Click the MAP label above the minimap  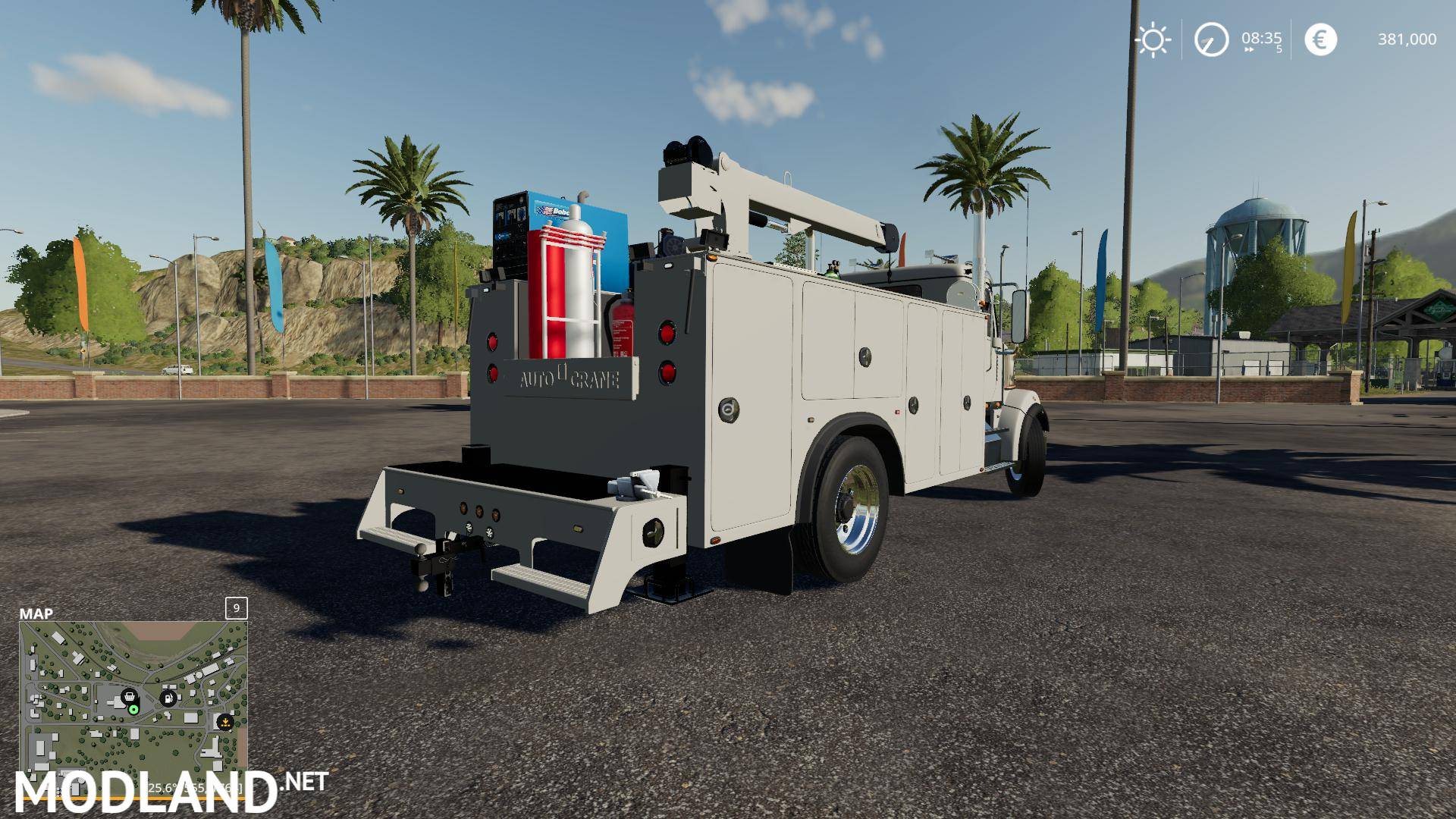pos(36,613)
